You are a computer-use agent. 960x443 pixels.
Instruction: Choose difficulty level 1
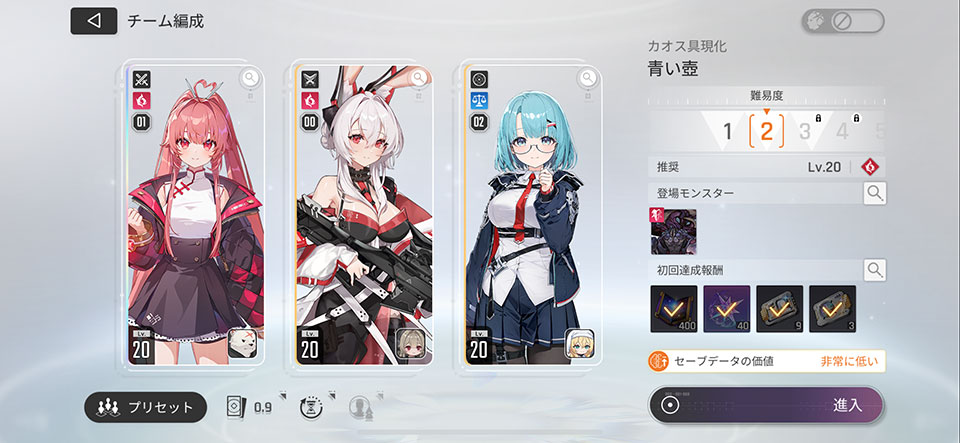728,131
